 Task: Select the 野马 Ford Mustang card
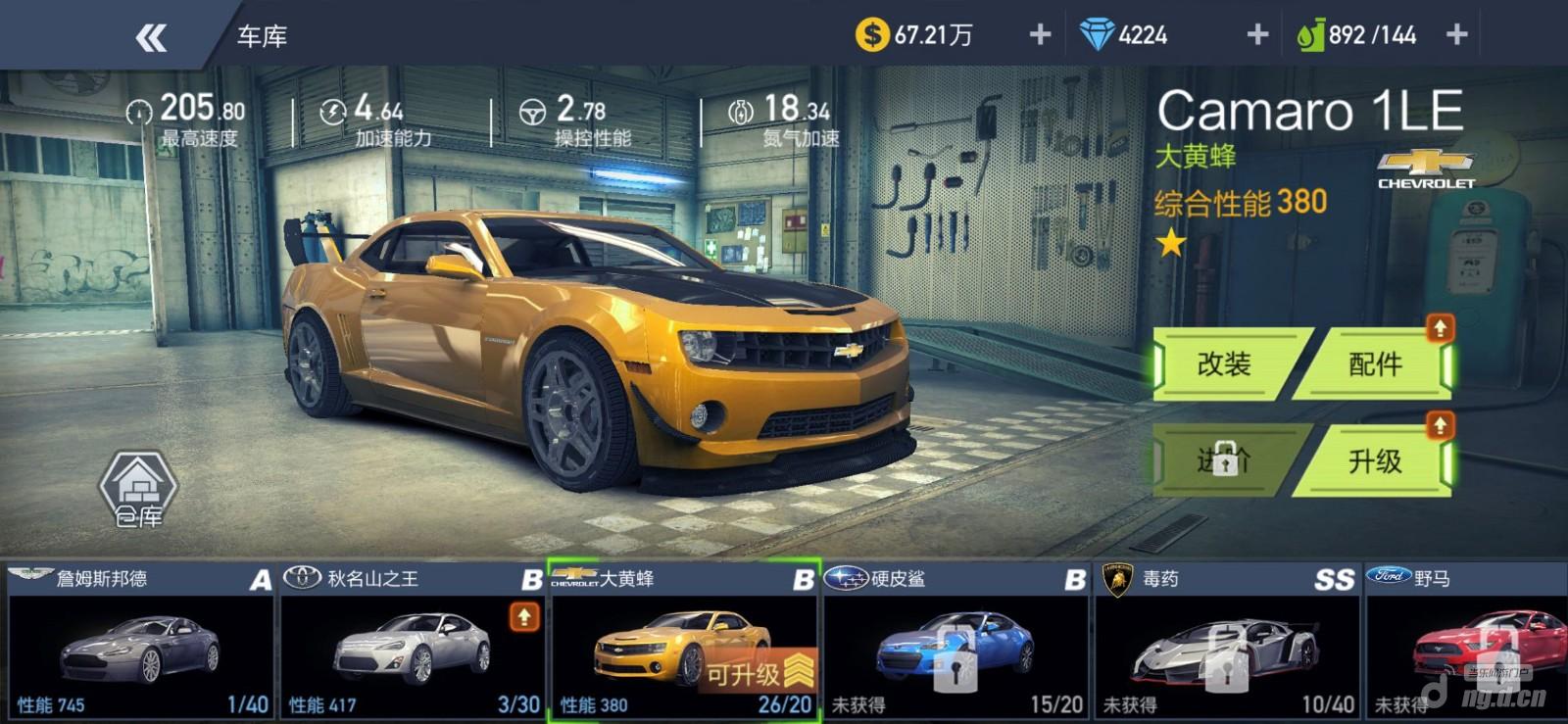click(x=1467, y=643)
